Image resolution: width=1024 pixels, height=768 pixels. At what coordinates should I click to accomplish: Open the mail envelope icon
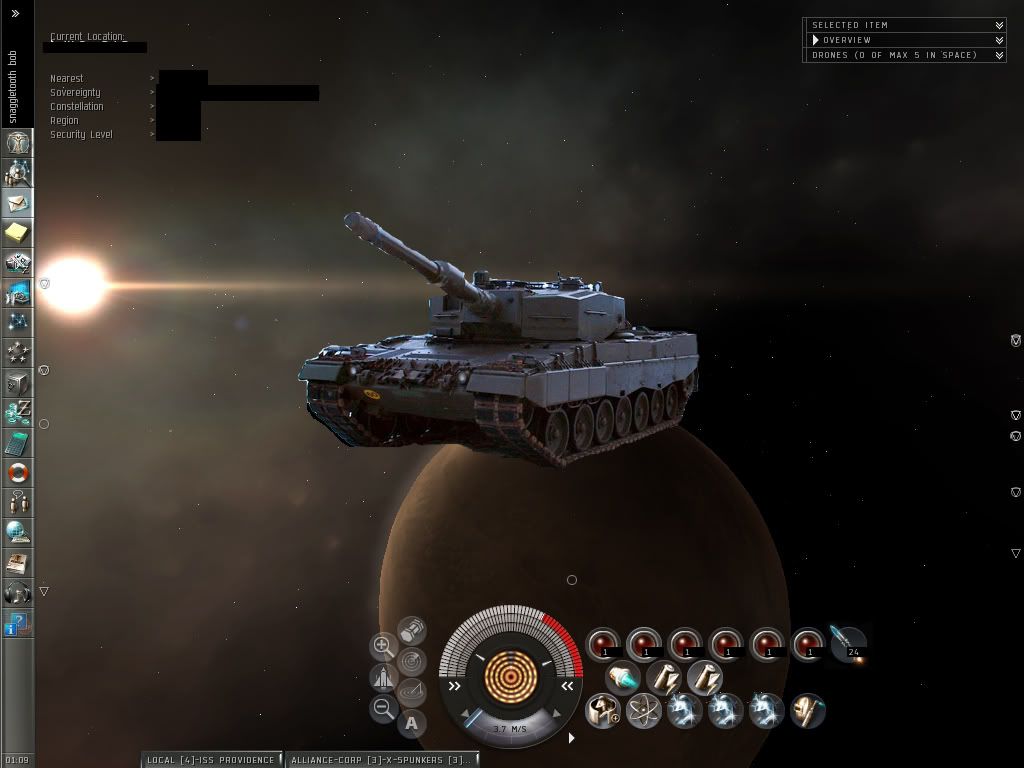coord(18,203)
